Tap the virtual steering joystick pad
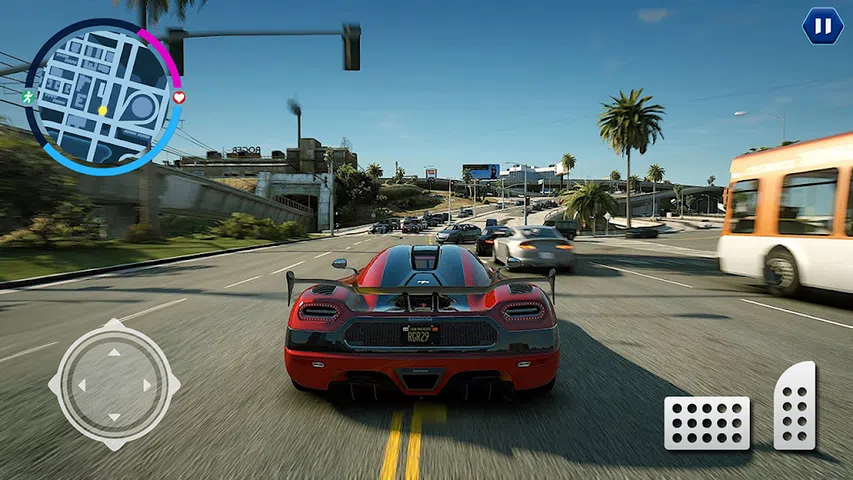This screenshot has width=853, height=480. coord(114,383)
